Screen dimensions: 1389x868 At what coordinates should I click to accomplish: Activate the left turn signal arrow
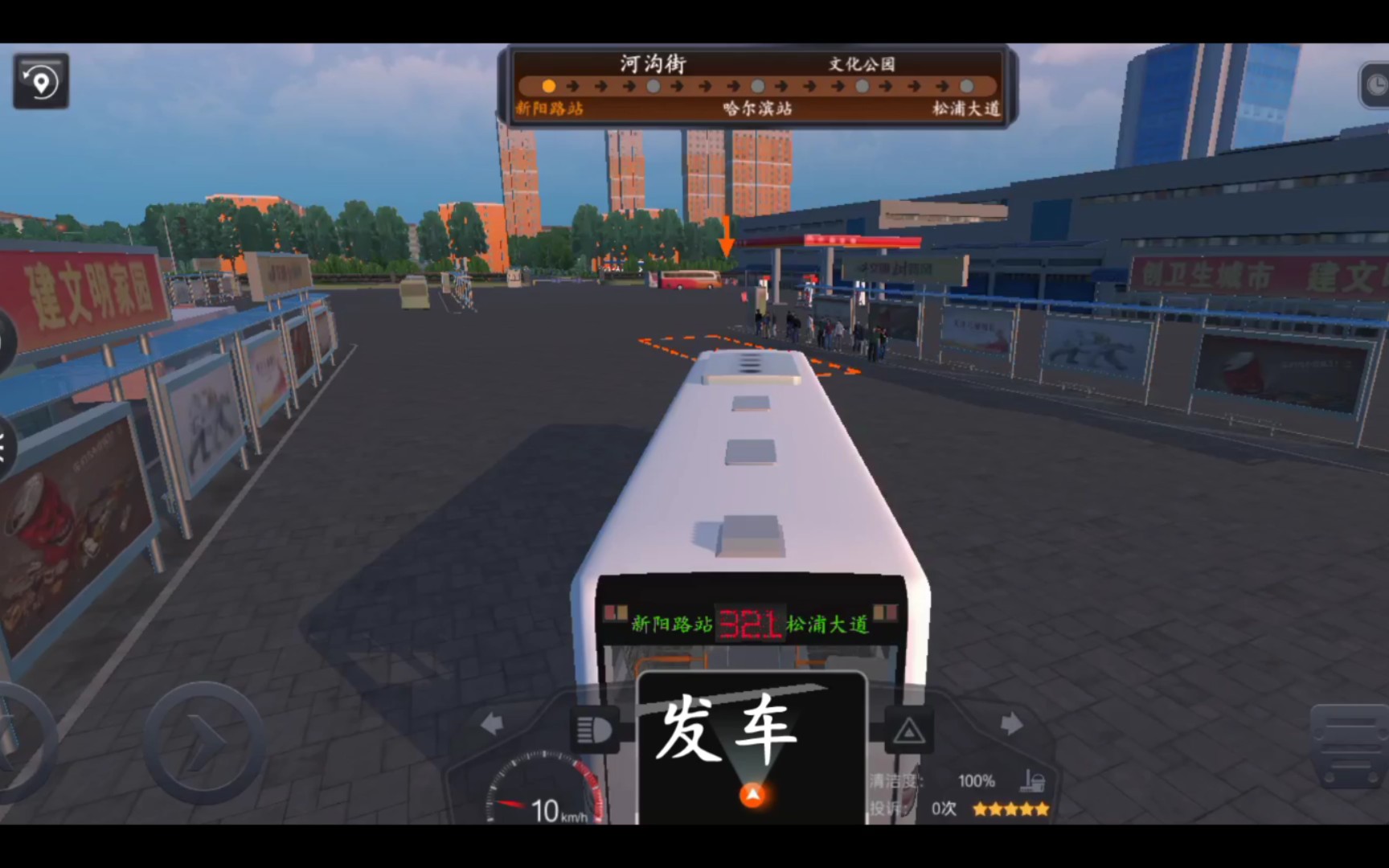pyautogui.click(x=492, y=723)
